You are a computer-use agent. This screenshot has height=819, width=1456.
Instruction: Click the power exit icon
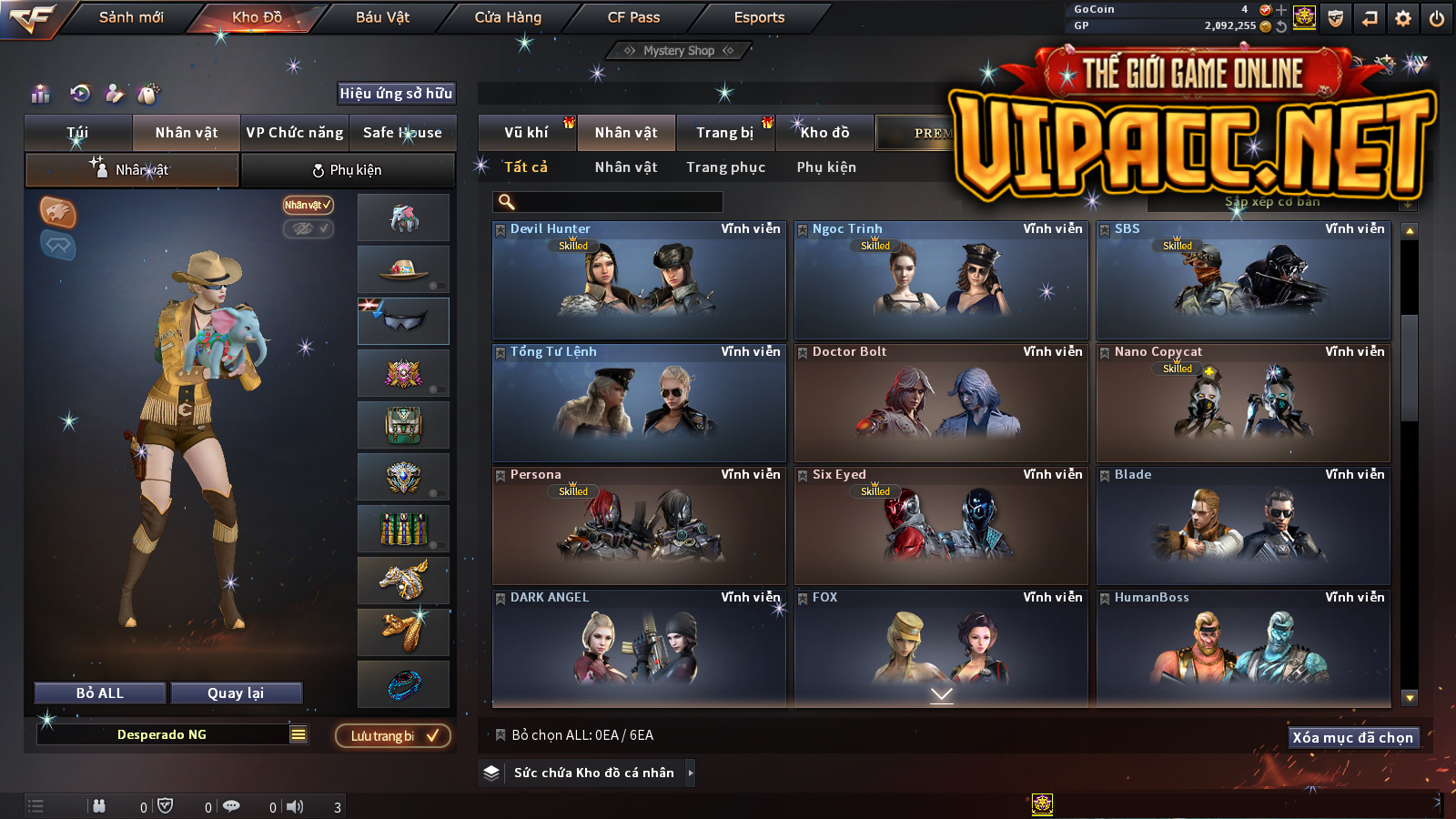point(1437,18)
